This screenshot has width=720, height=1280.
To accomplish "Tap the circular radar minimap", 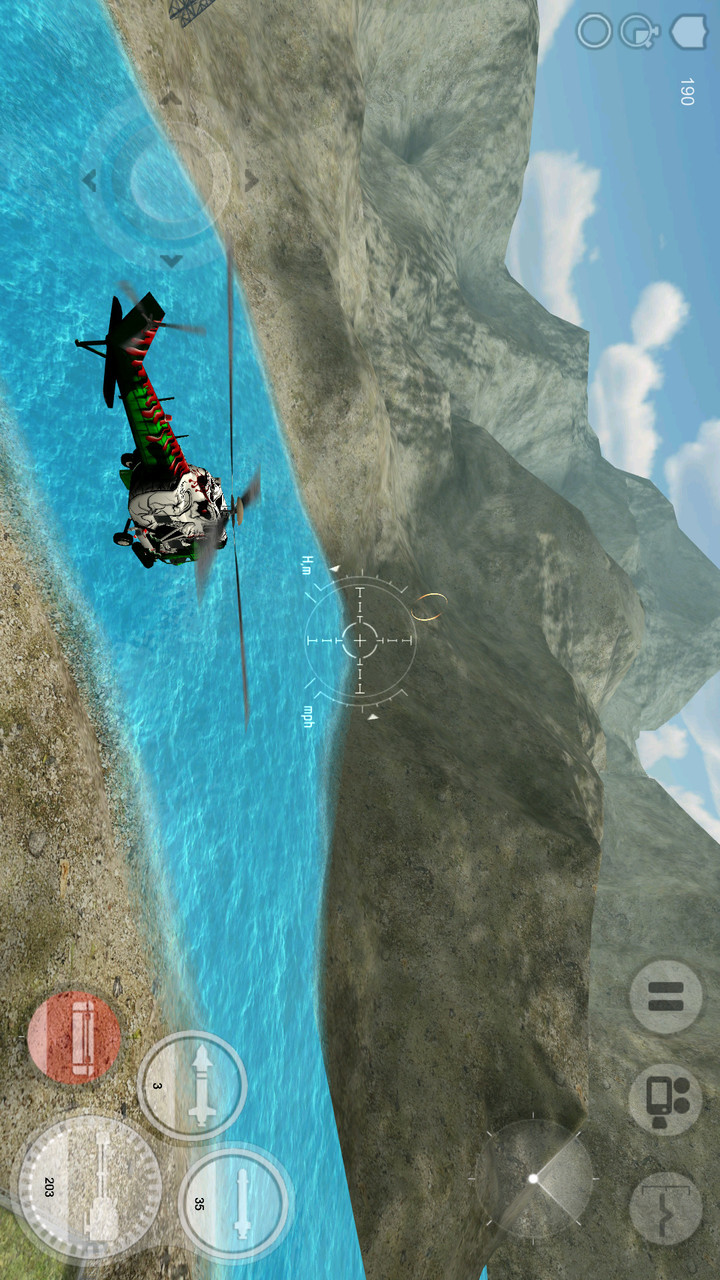I will pos(534,1178).
